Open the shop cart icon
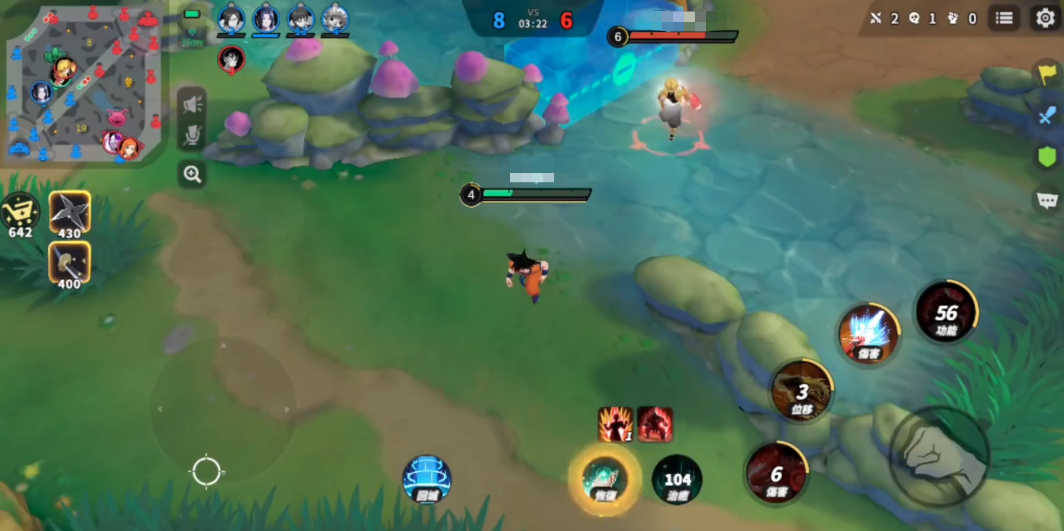The height and width of the screenshot is (531, 1064). click(20, 212)
